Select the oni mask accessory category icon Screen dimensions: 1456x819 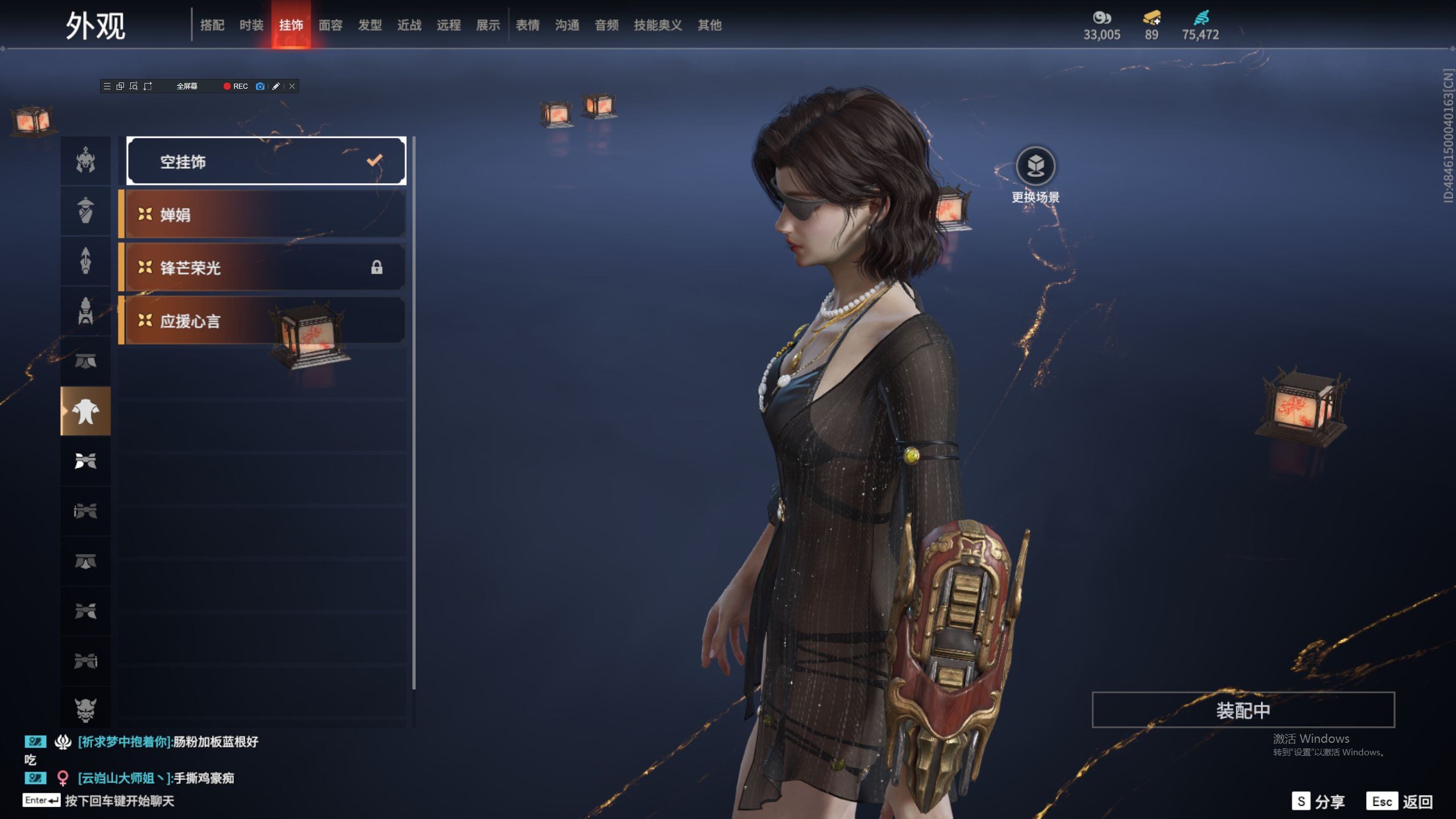click(85, 709)
